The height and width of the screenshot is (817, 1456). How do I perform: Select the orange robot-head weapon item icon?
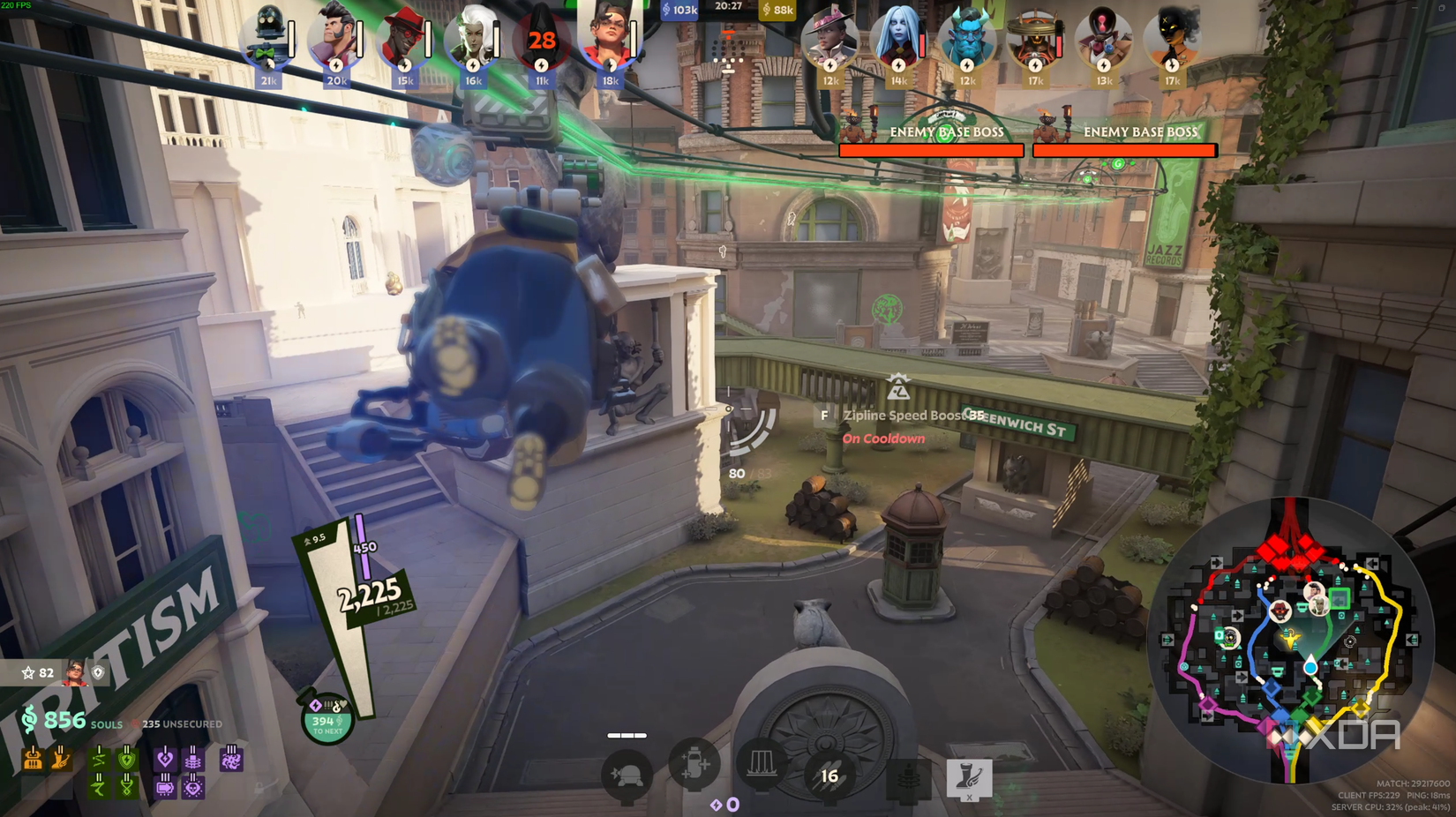click(33, 759)
